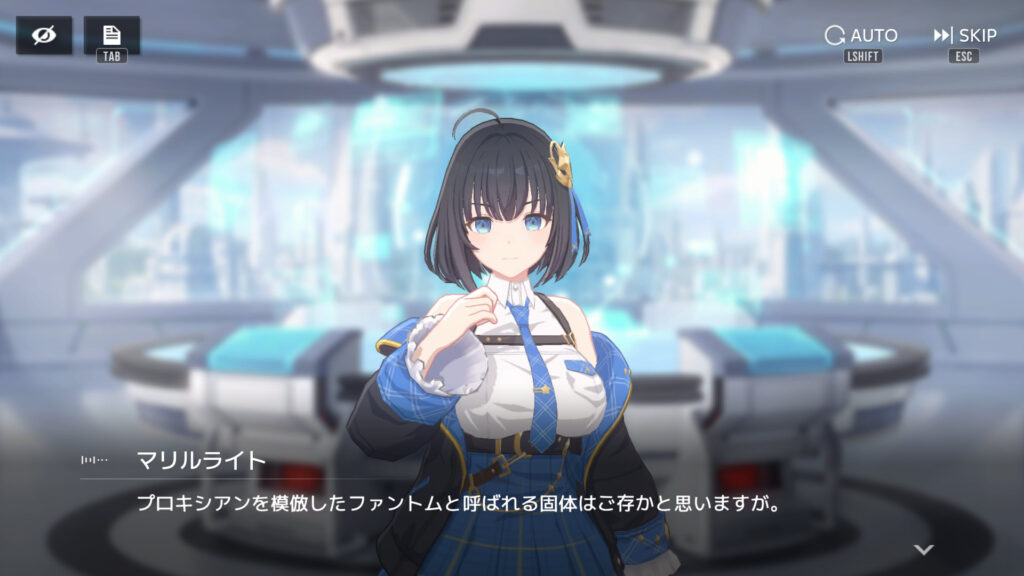
Task: Hide the dialogue interface with the eye icon
Action: tap(44, 36)
